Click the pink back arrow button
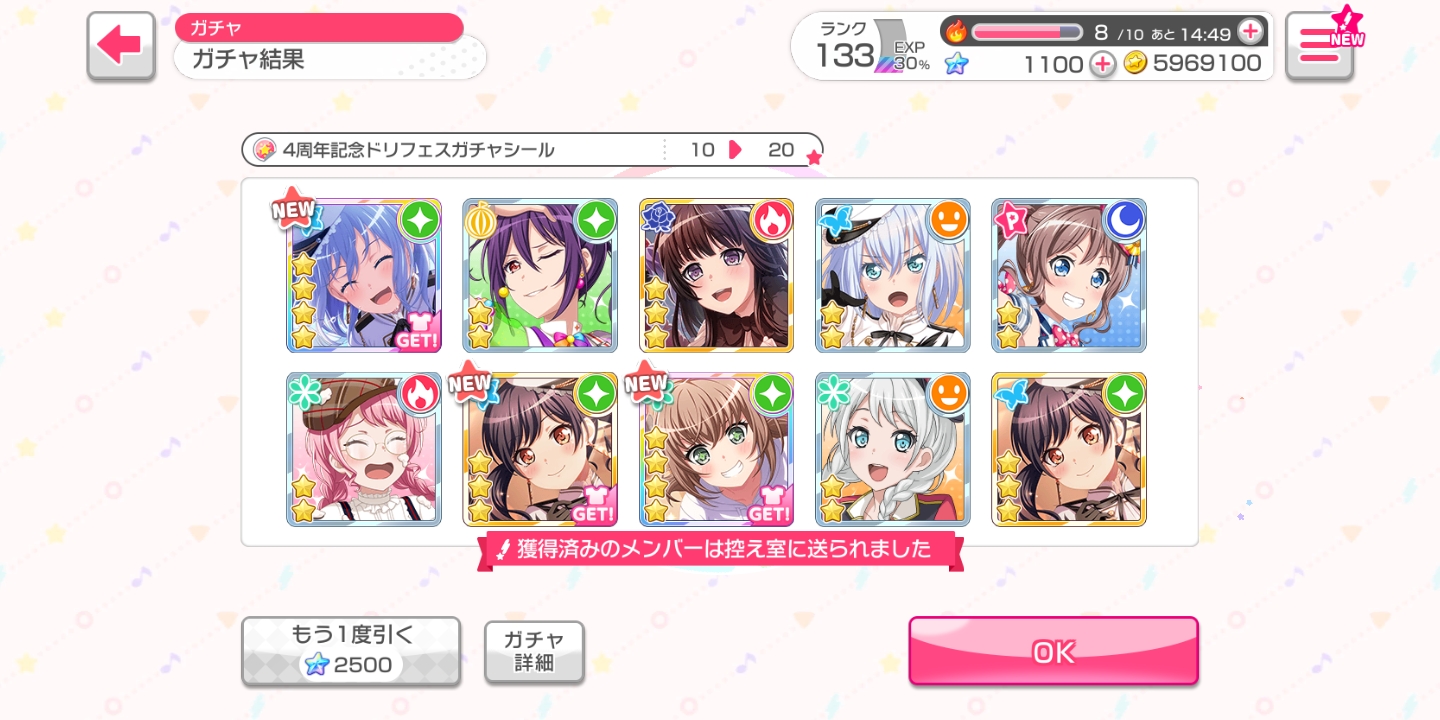This screenshot has height=720, width=1440. (x=121, y=45)
